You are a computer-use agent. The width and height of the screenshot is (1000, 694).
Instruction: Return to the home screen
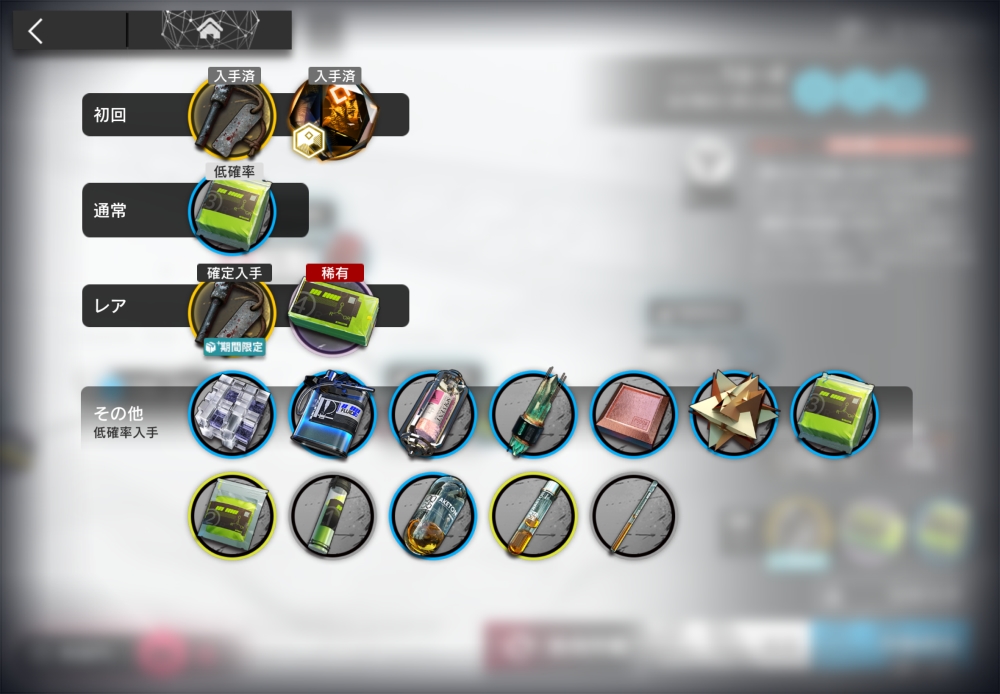point(210,31)
